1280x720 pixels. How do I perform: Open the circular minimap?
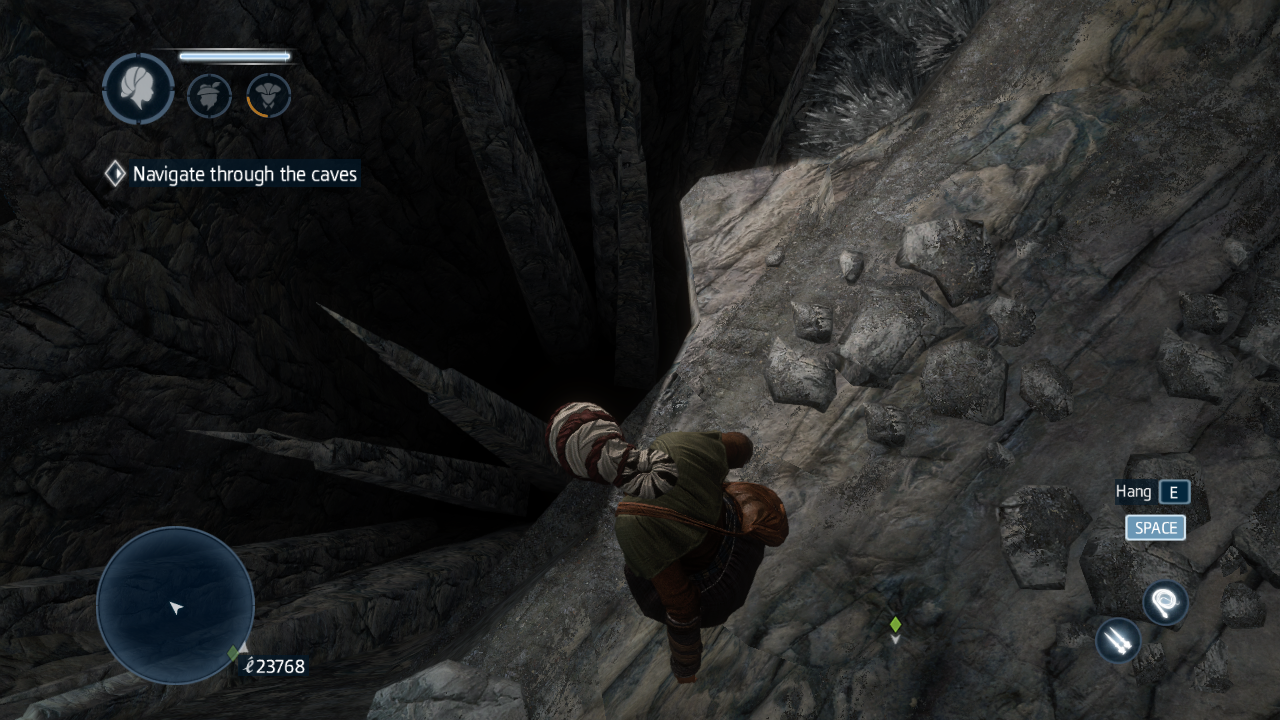coord(175,605)
